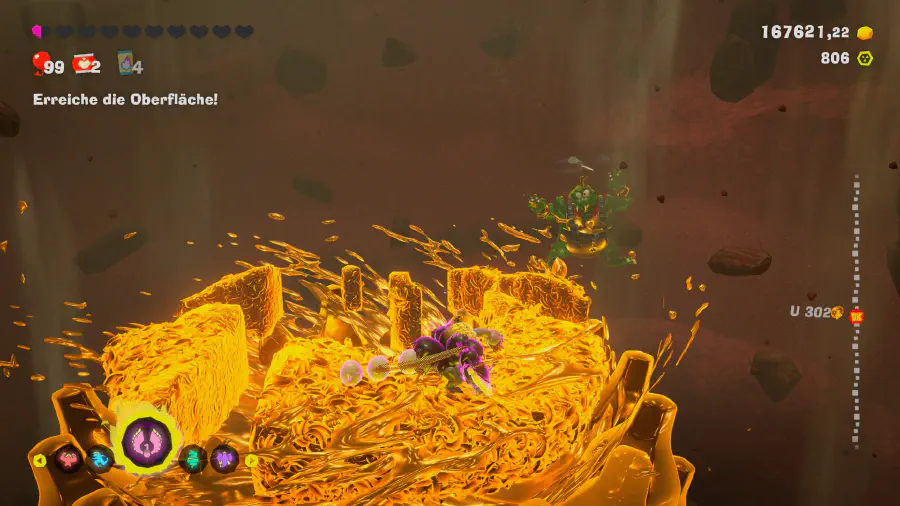Use the red juice can item

coord(84,64)
